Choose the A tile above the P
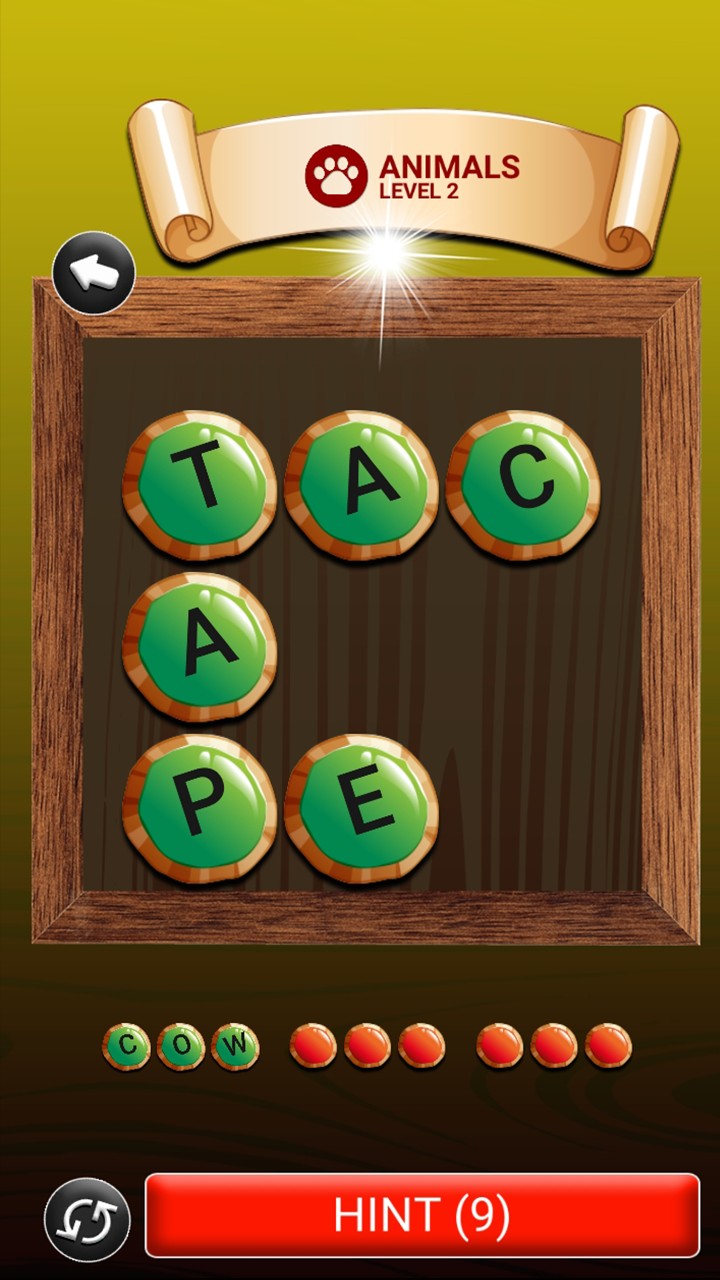The height and width of the screenshot is (1280, 720). [200, 647]
